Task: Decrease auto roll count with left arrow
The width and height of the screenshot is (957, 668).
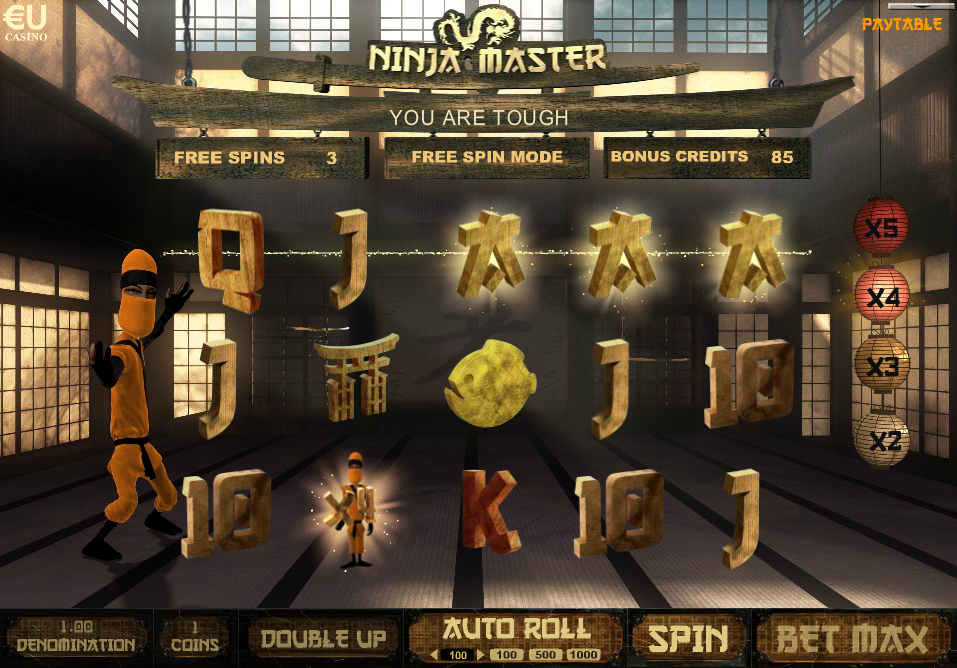Action: 435,655
